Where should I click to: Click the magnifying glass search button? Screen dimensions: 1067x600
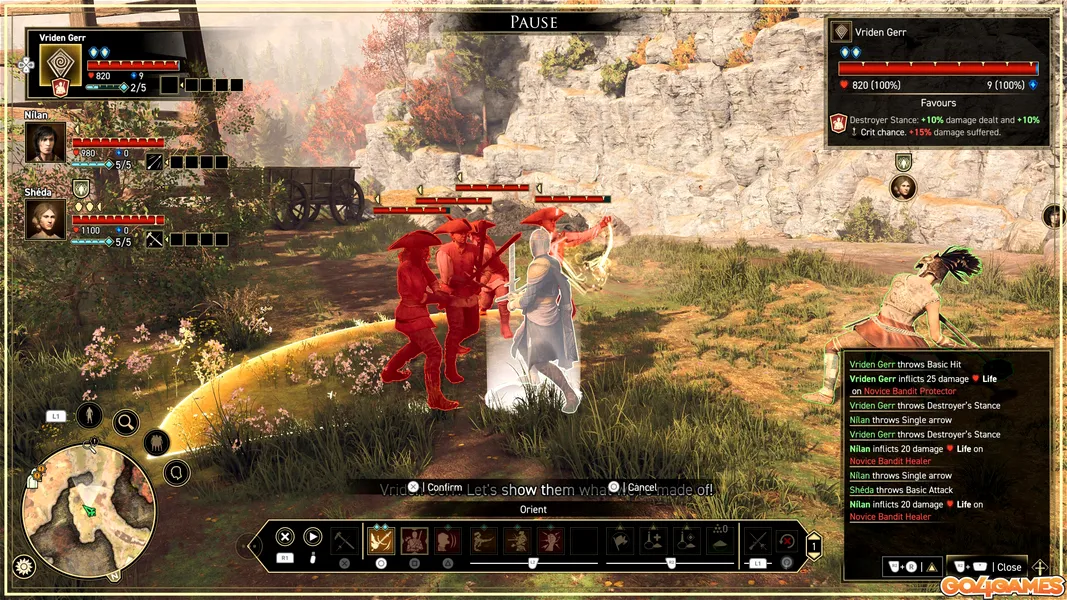[x=126, y=423]
